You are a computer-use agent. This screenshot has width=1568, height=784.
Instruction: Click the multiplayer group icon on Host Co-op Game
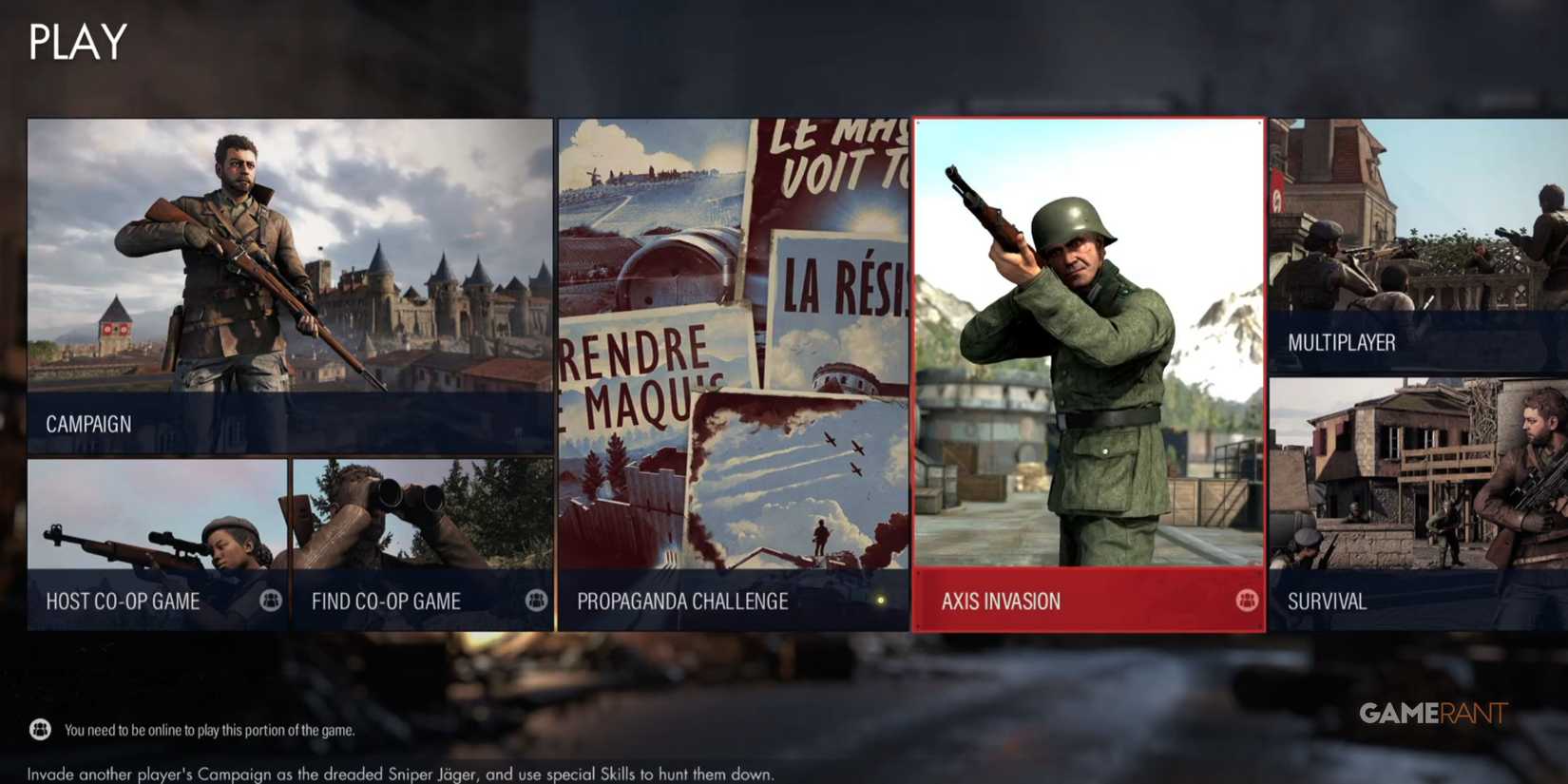click(272, 601)
